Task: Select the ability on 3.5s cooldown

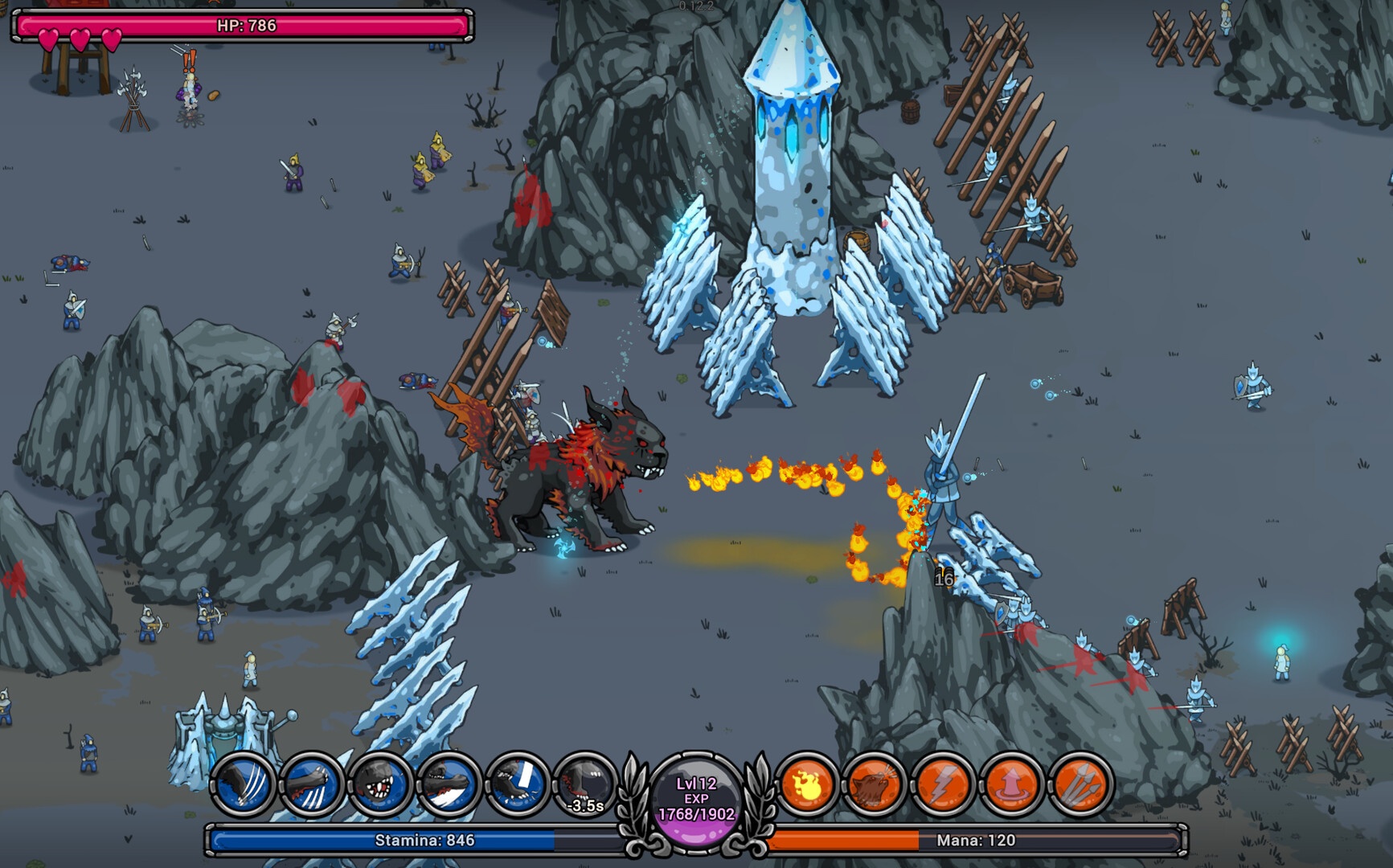Action: 585,784
